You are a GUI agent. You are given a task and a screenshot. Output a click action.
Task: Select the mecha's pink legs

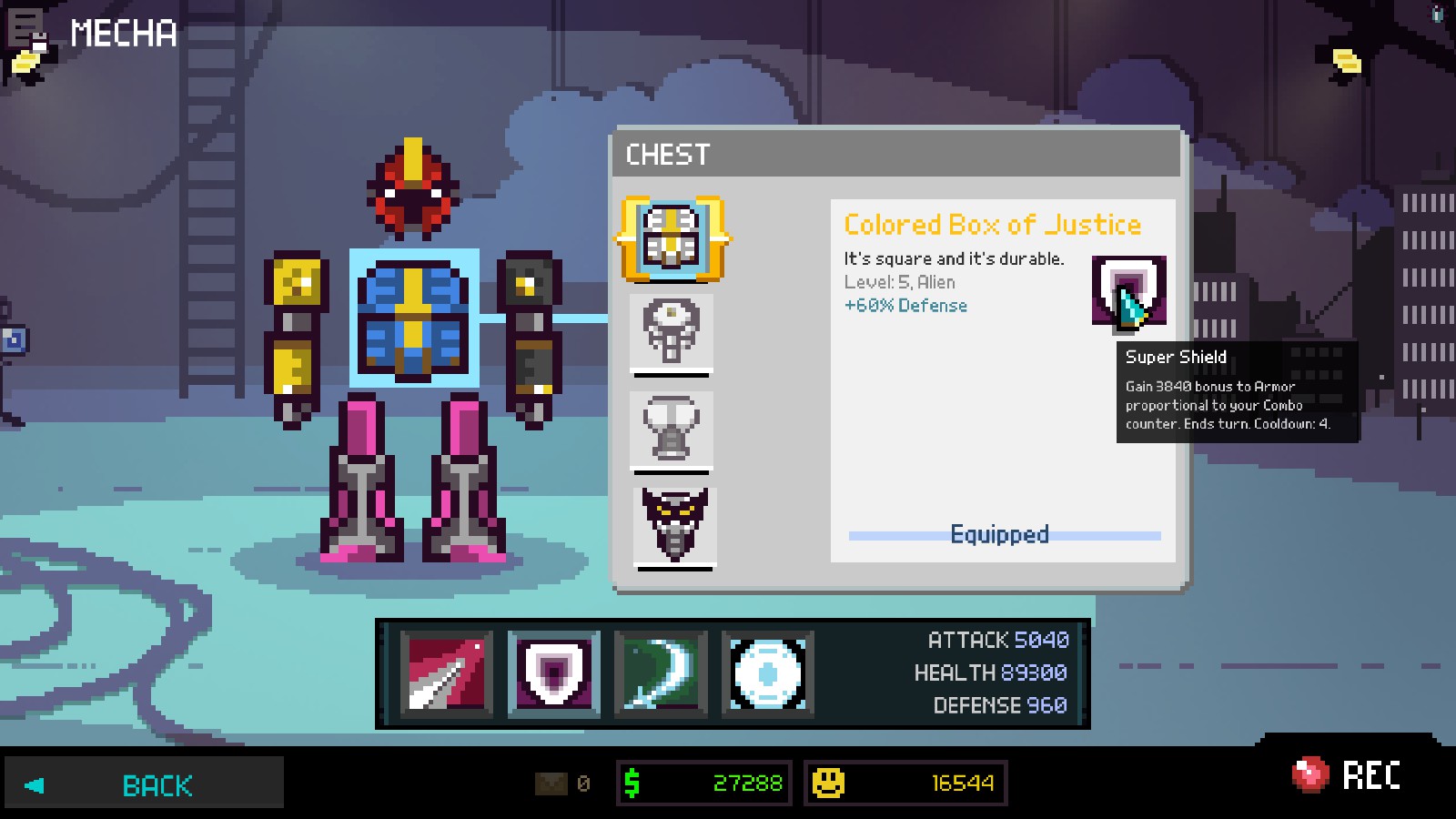414,478
